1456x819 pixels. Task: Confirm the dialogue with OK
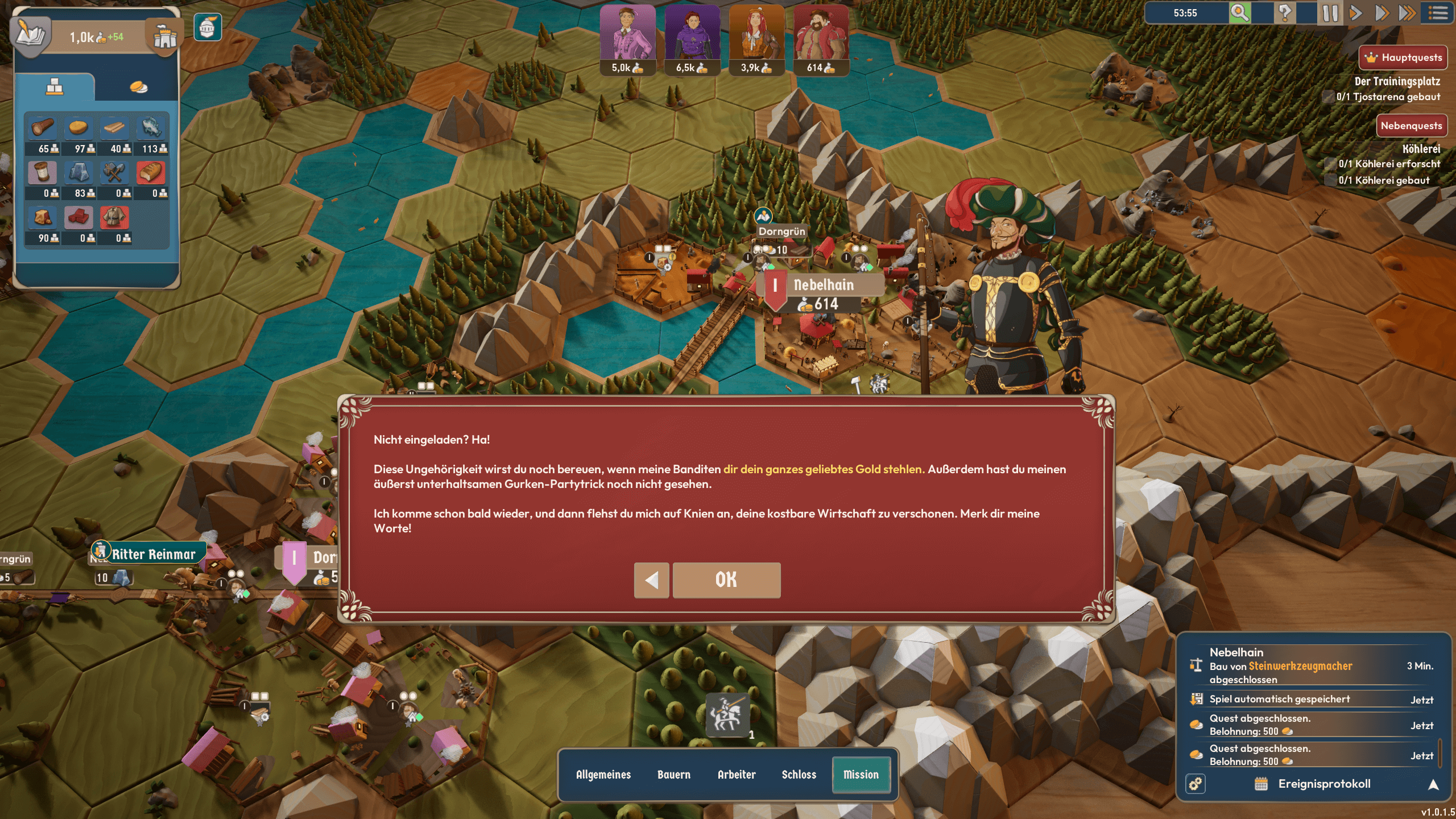(726, 580)
